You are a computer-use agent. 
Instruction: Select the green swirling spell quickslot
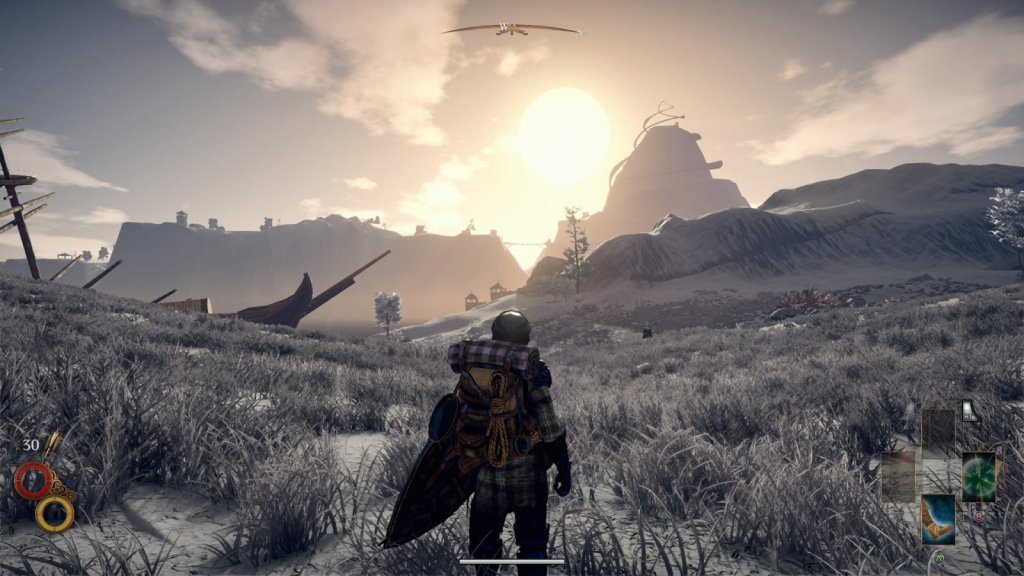click(x=978, y=476)
